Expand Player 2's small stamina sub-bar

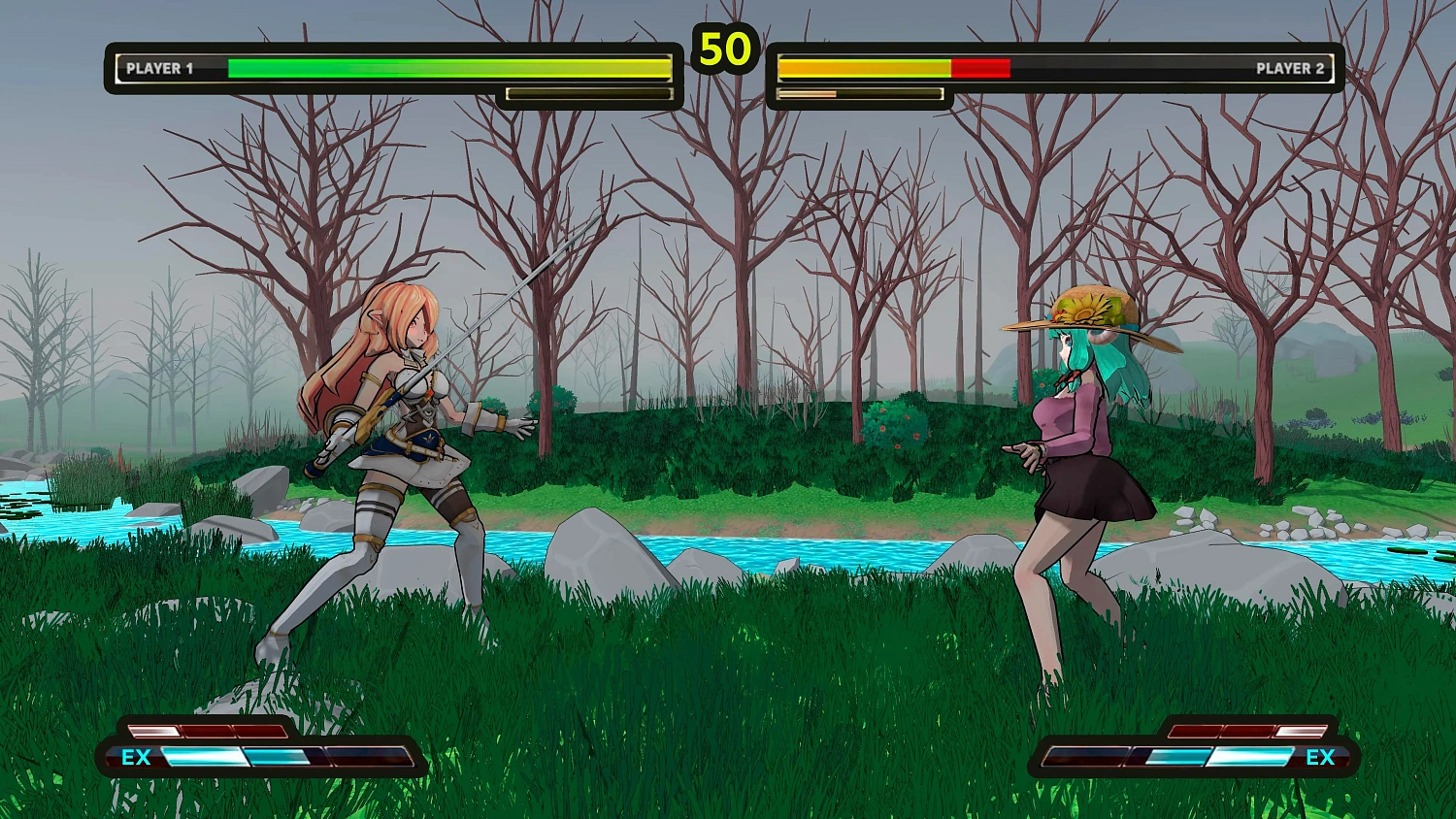[858, 94]
